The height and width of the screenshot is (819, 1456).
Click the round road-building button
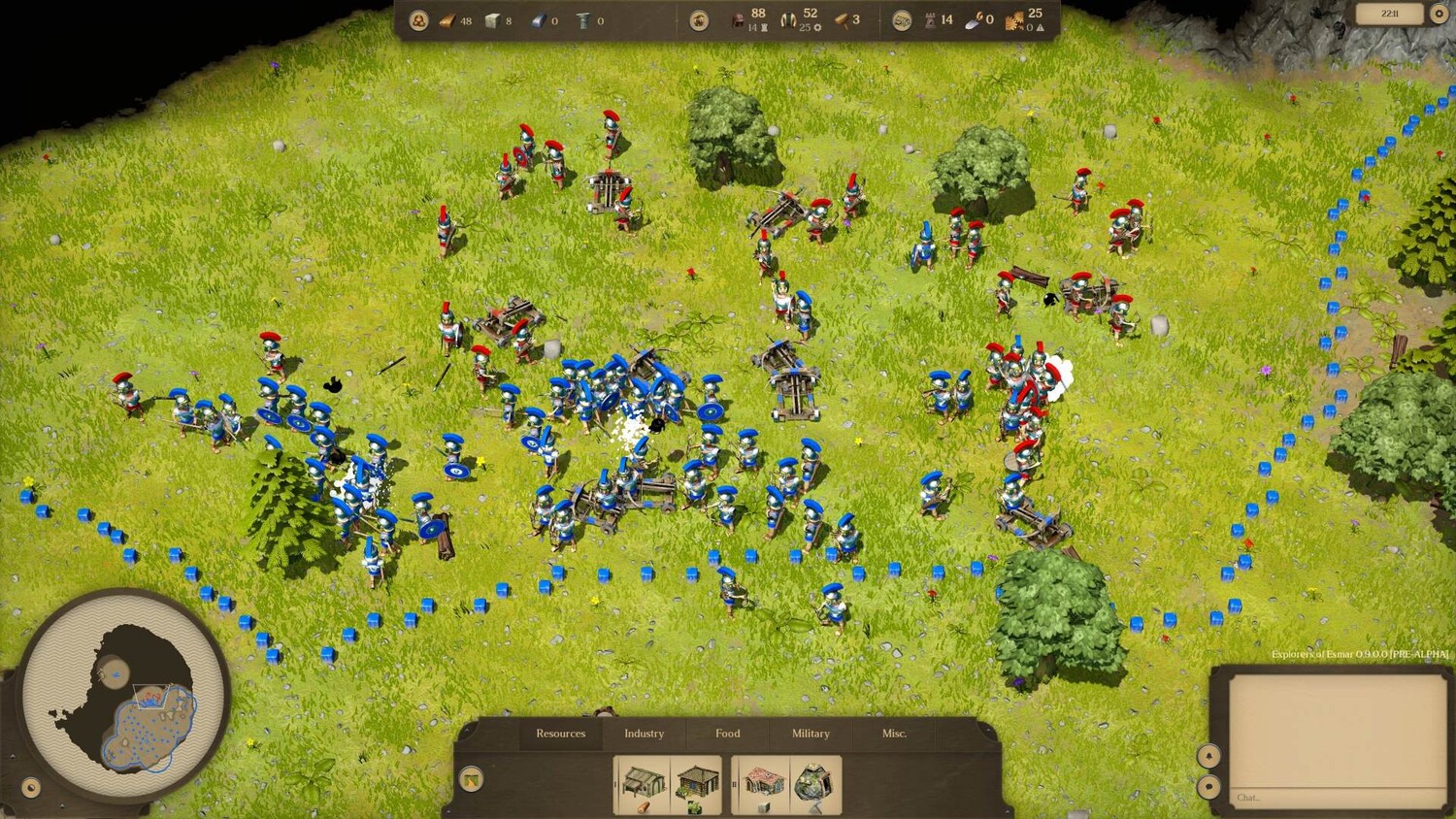click(471, 778)
